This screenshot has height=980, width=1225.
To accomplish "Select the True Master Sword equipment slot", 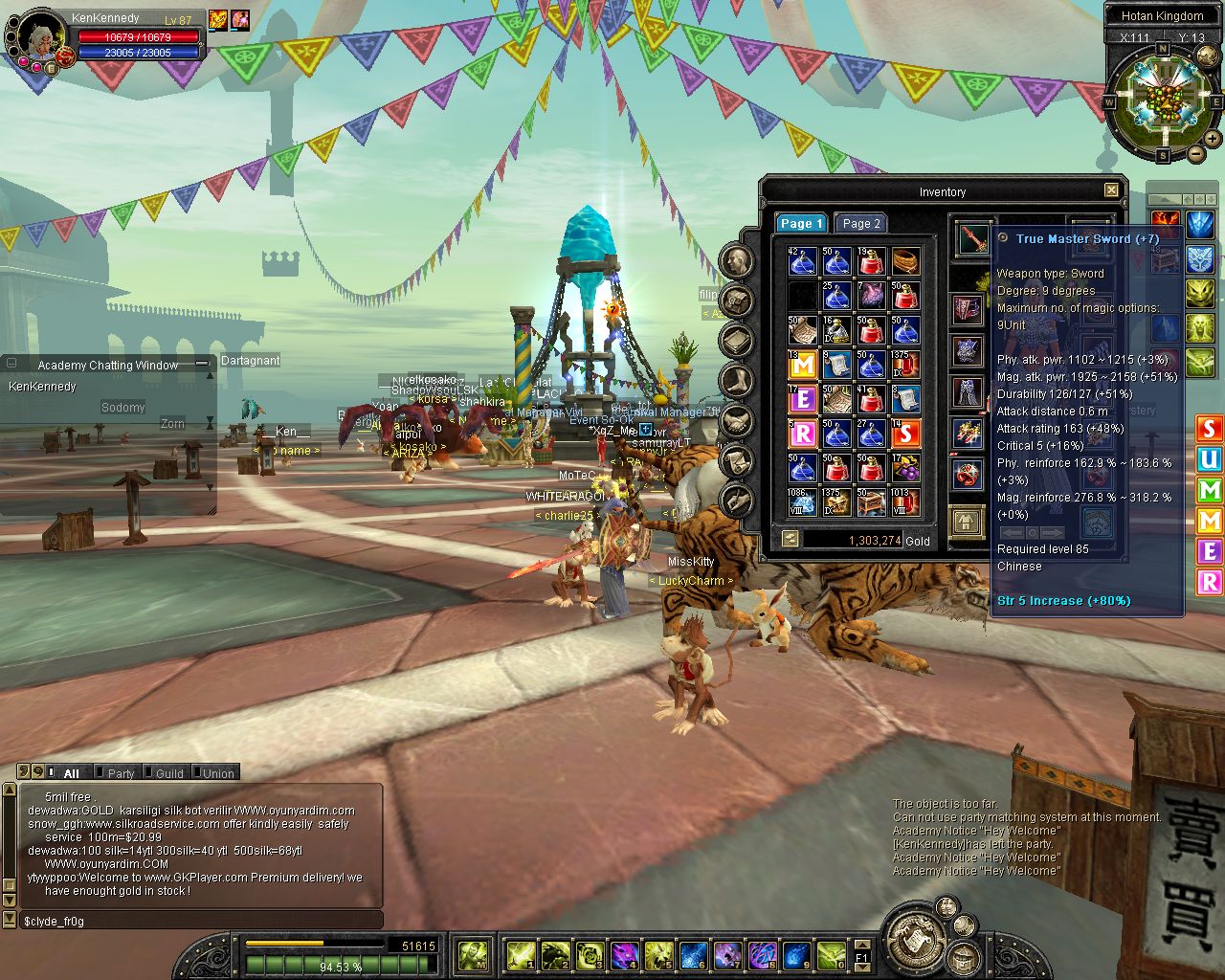I will pyautogui.click(x=971, y=239).
